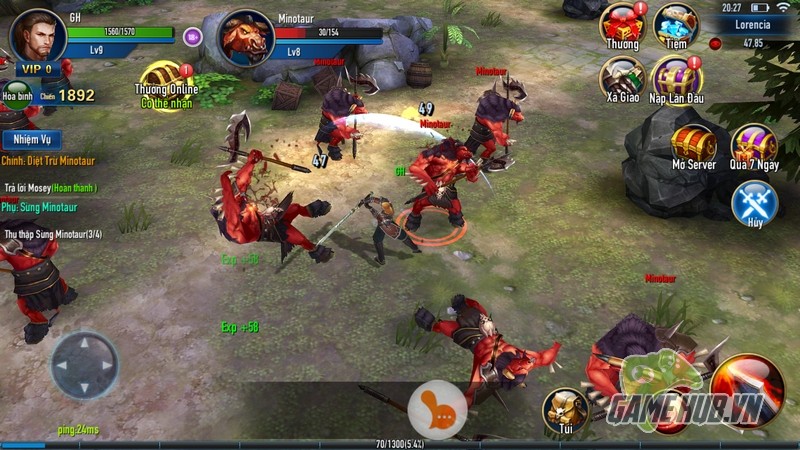Open the Quà 7 Ngày gift

click(754, 143)
